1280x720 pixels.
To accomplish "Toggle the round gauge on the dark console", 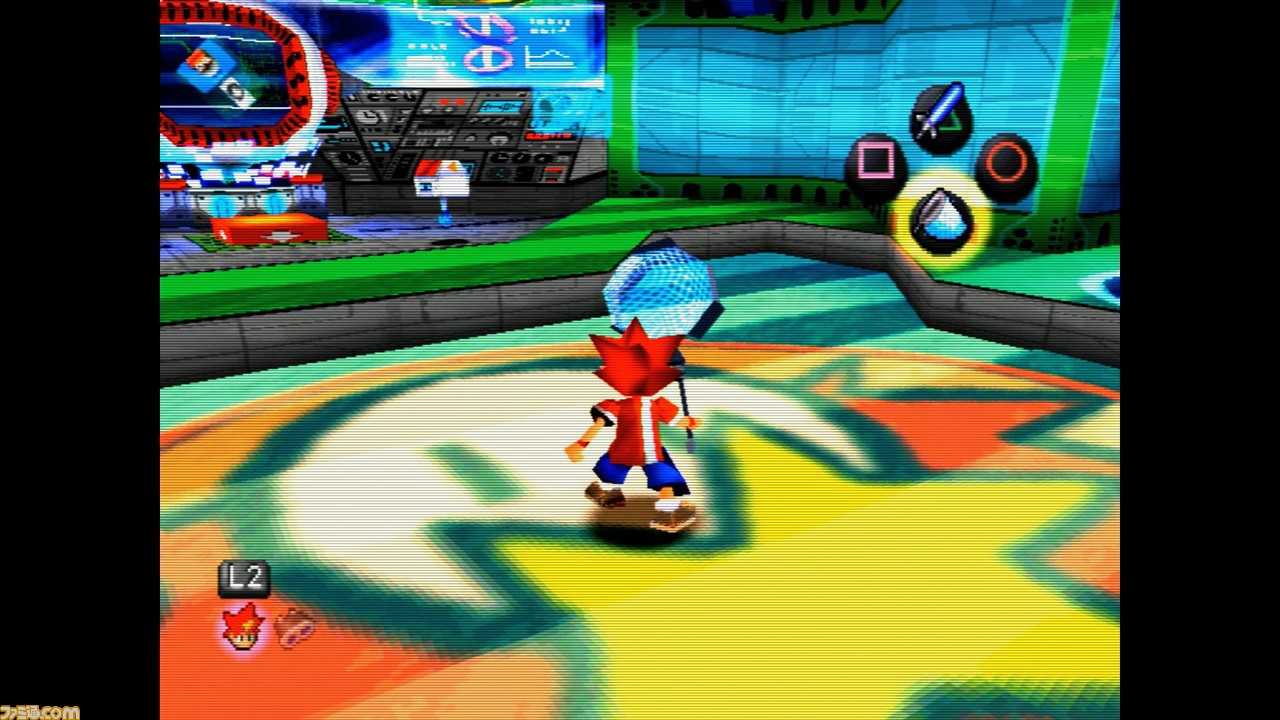I will tap(499, 139).
